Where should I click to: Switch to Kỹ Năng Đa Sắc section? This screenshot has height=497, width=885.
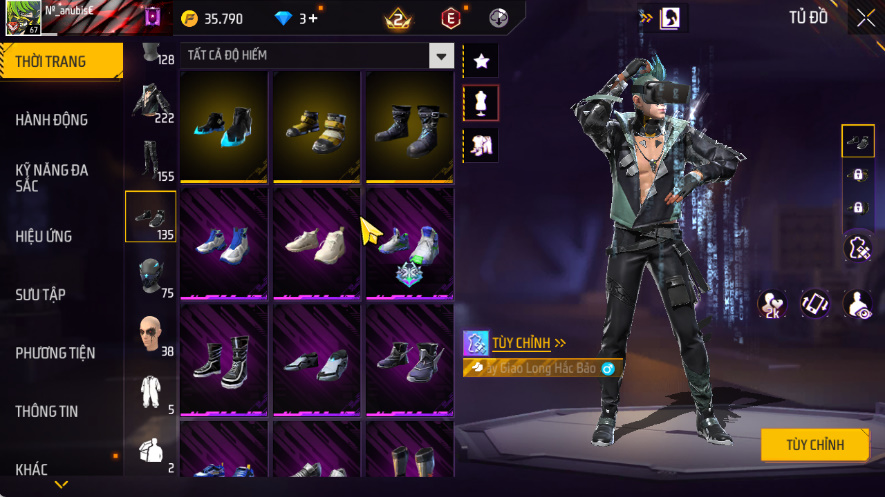[52, 178]
